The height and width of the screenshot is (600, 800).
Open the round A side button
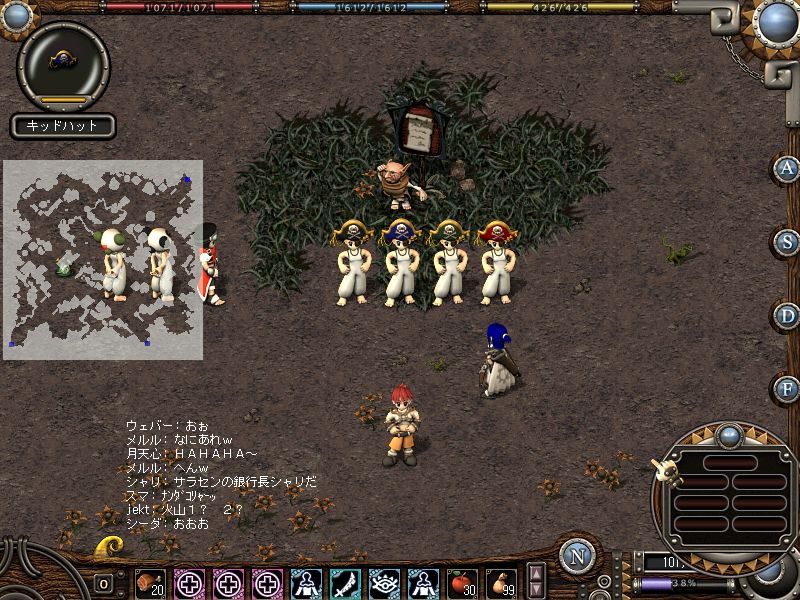click(x=787, y=169)
